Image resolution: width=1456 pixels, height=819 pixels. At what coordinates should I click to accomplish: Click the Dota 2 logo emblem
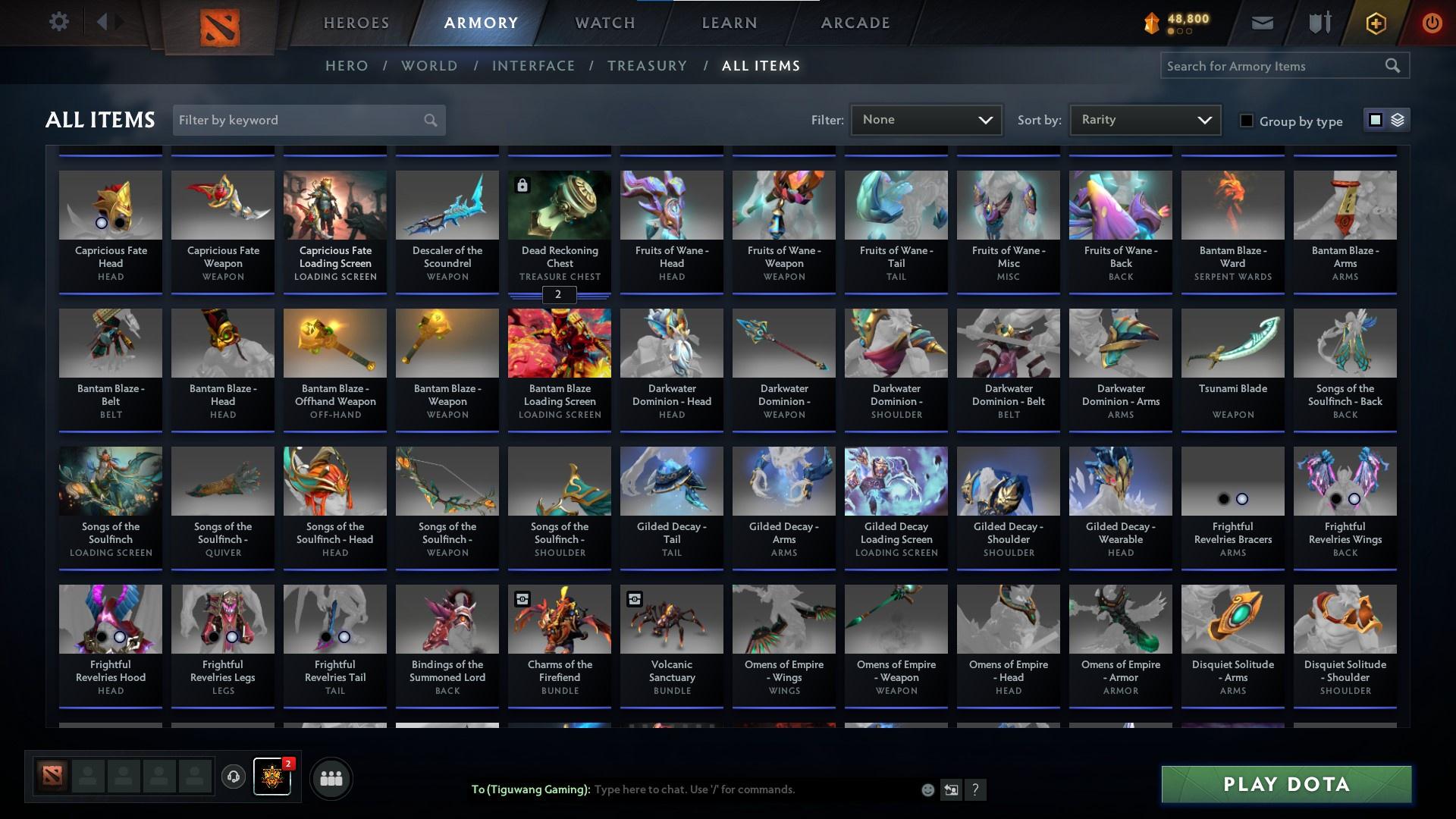click(220, 27)
